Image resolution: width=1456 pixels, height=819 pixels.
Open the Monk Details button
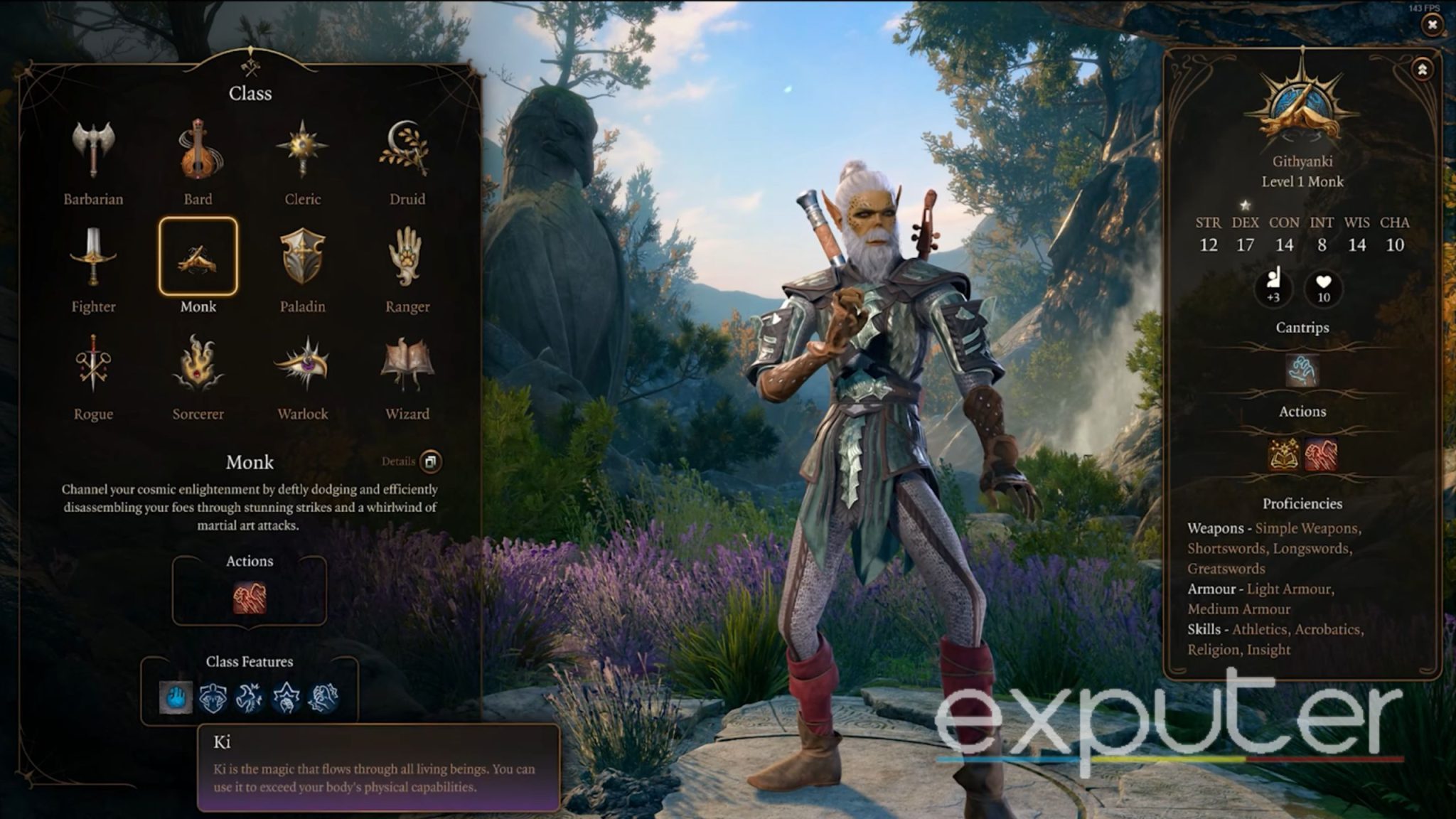pyautogui.click(x=430, y=461)
